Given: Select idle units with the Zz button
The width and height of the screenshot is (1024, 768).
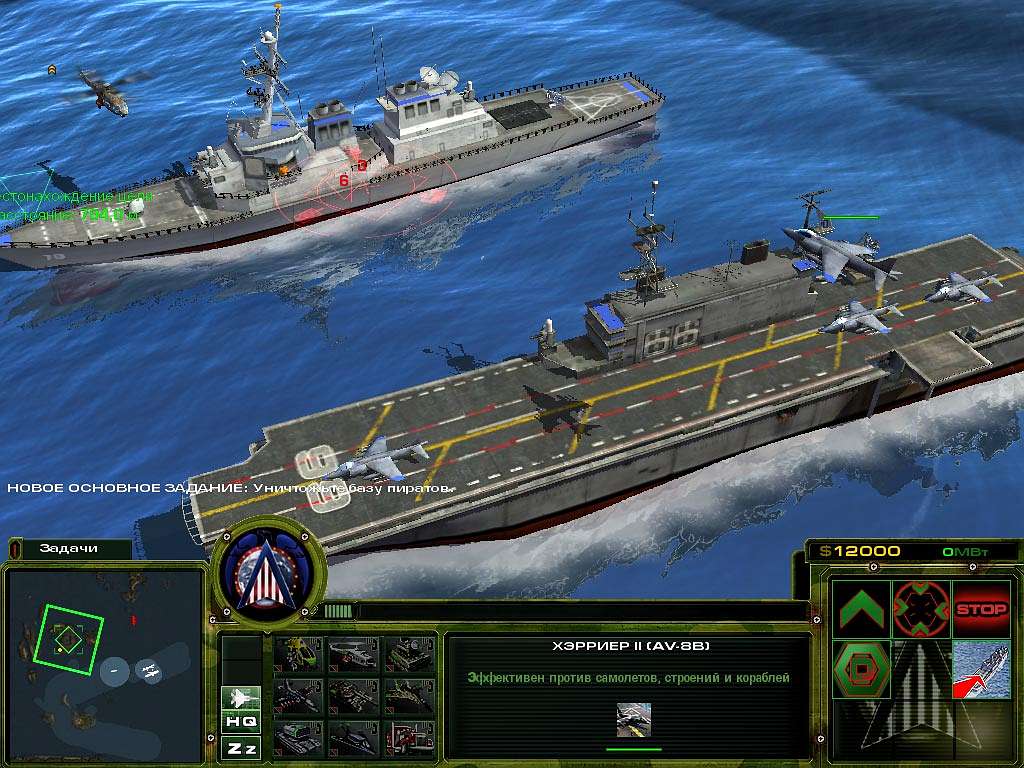Looking at the screenshot, I should tap(241, 747).
